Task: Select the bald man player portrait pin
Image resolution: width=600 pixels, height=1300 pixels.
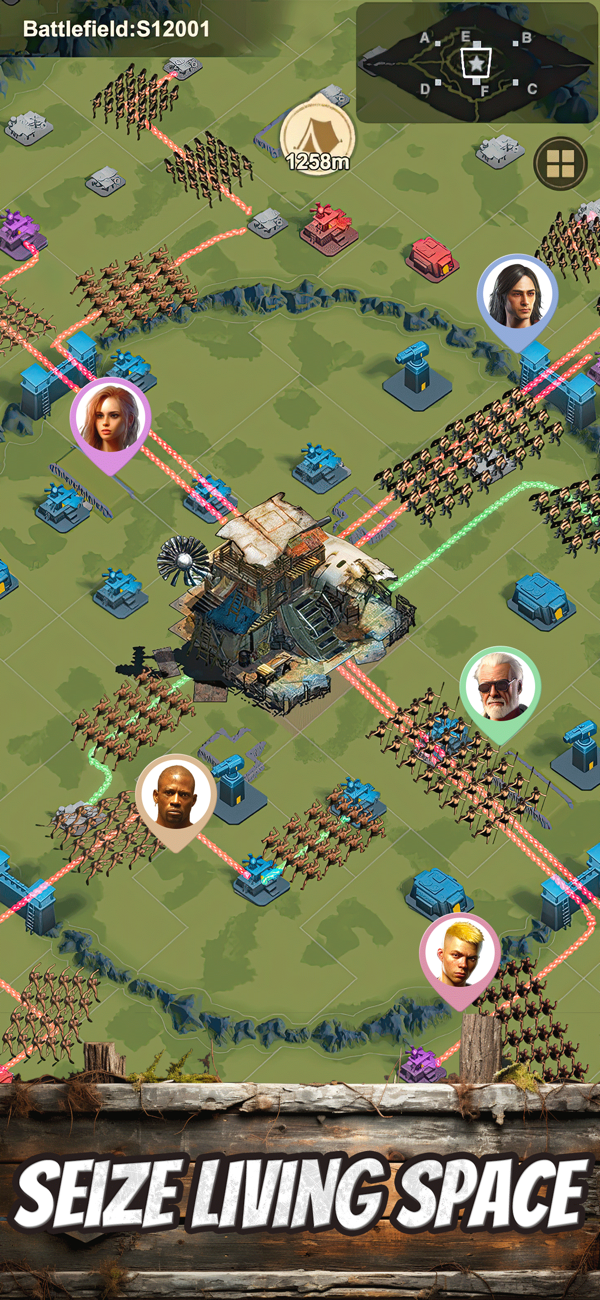Action: click(x=175, y=794)
